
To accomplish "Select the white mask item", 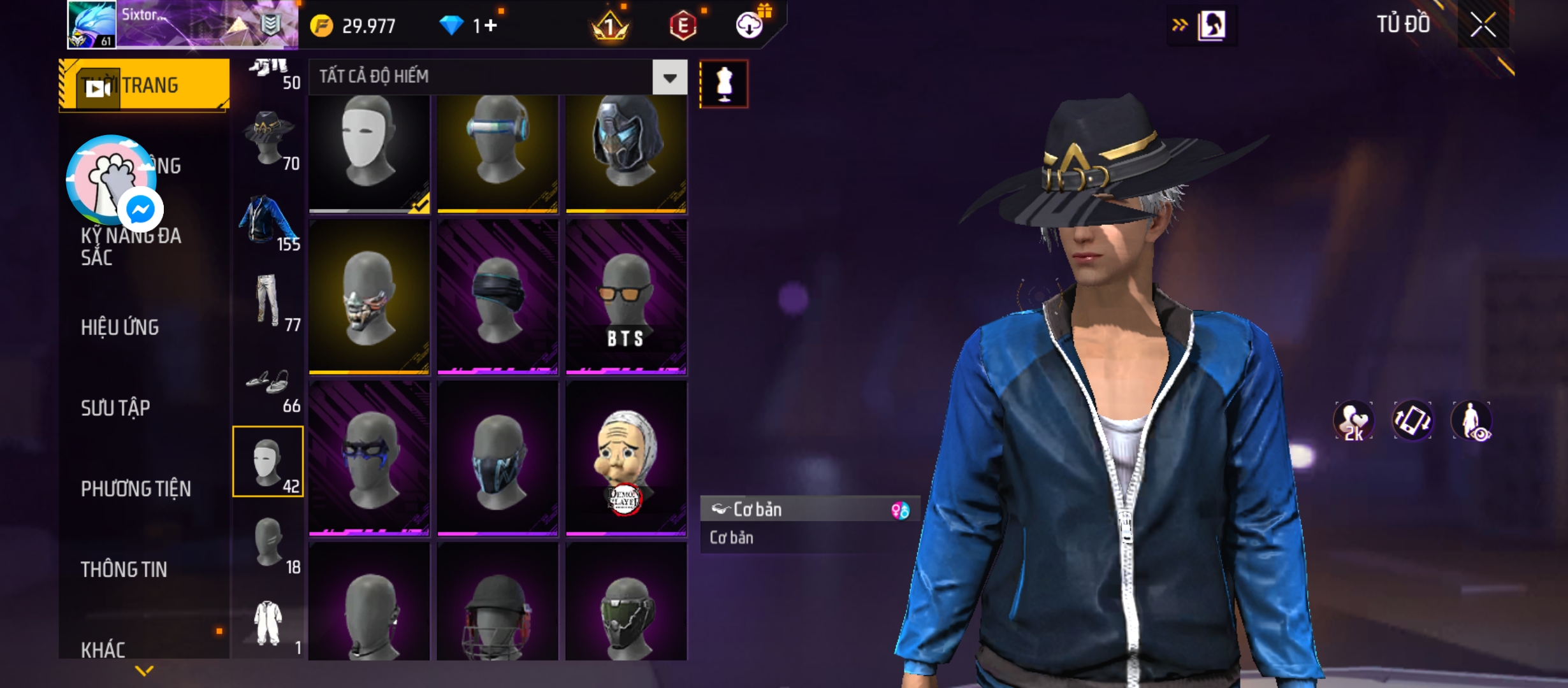I will coord(369,153).
